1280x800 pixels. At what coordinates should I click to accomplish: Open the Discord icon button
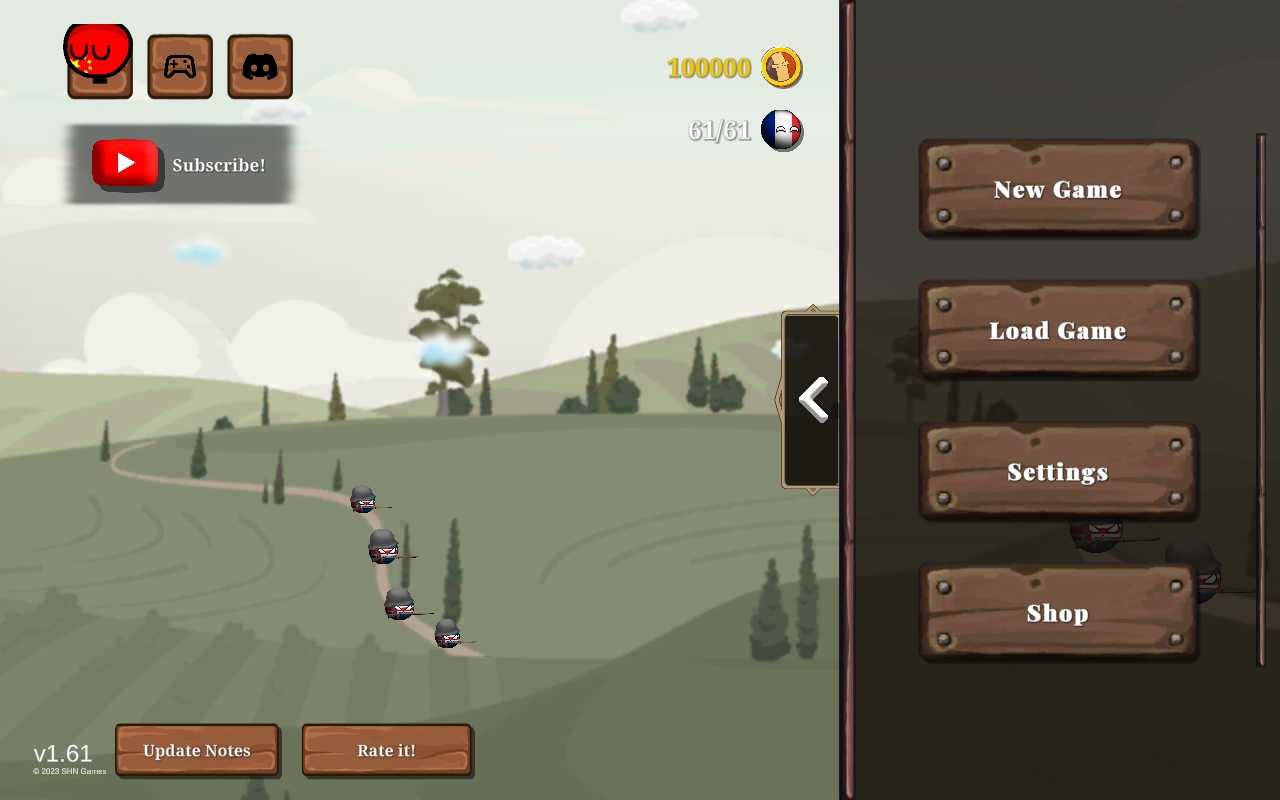click(260, 67)
